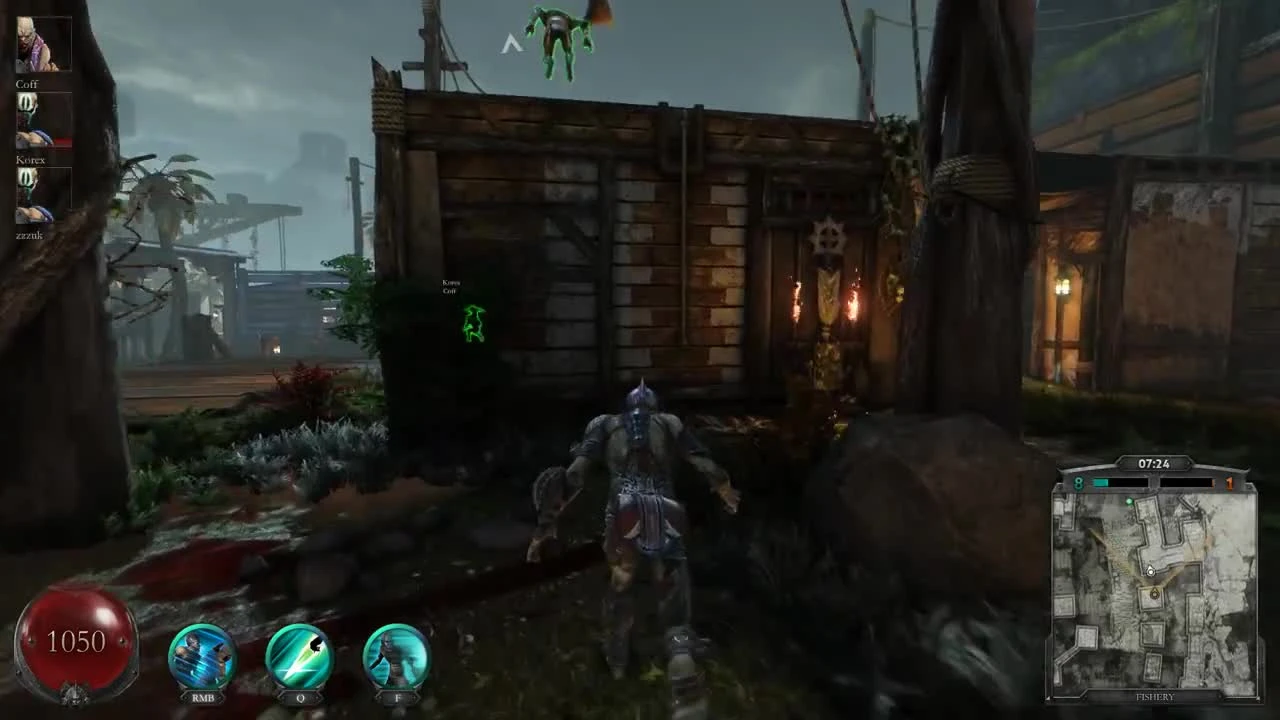Click Coff's character portrait

(44, 42)
